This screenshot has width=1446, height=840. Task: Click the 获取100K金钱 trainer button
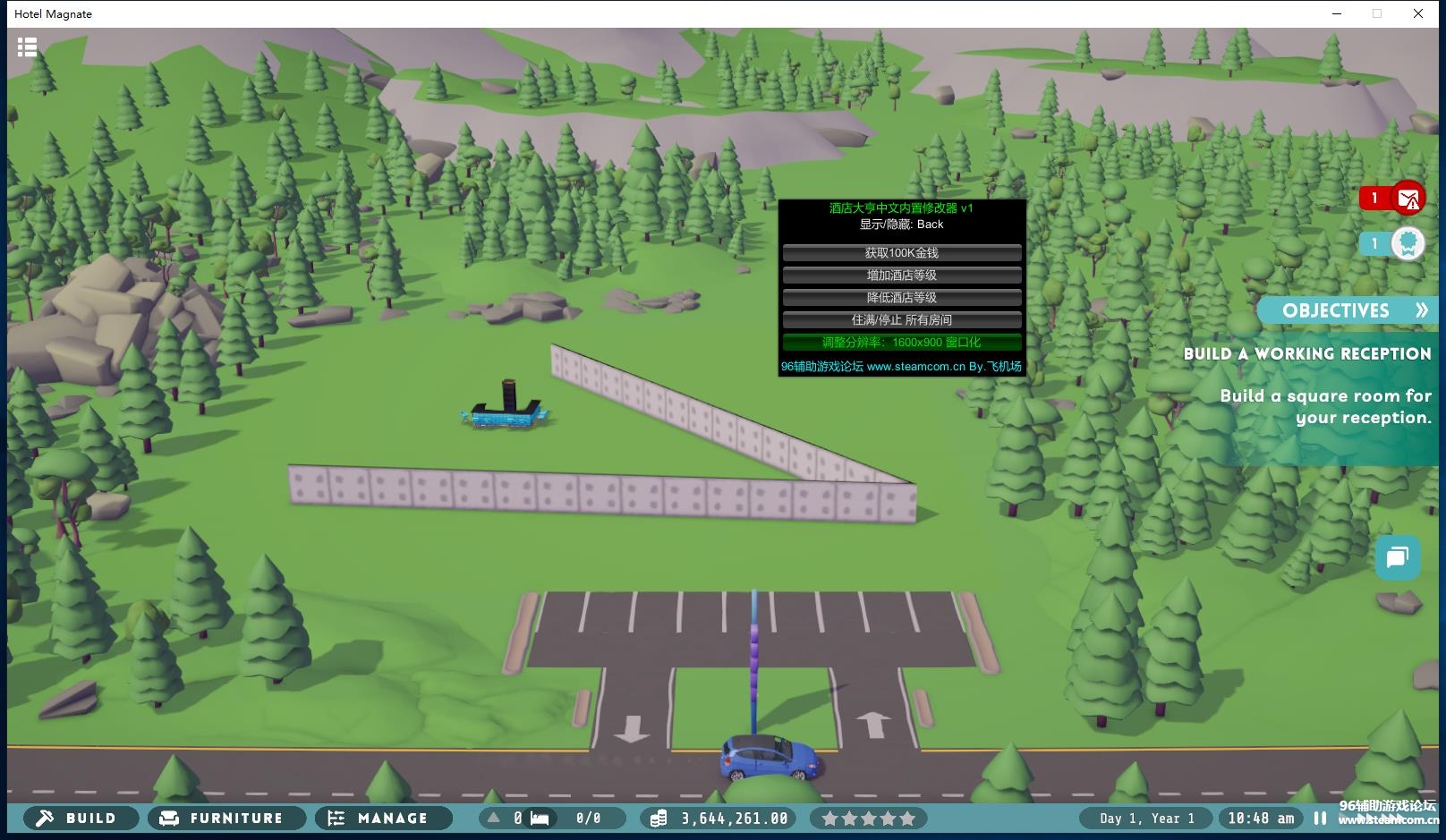pos(902,253)
